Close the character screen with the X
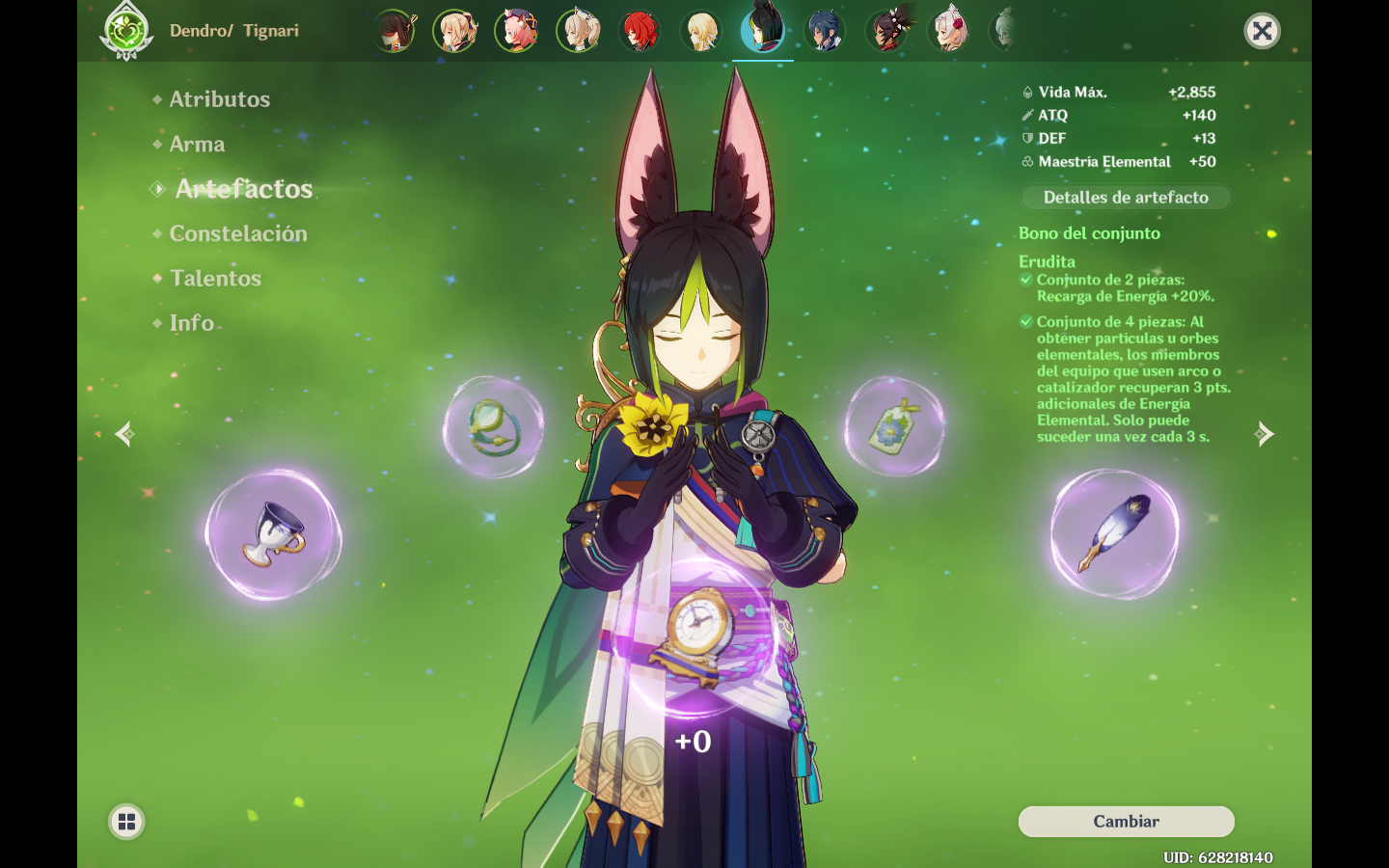Image resolution: width=1389 pixels, height=868 pixels. [1262, 32]
